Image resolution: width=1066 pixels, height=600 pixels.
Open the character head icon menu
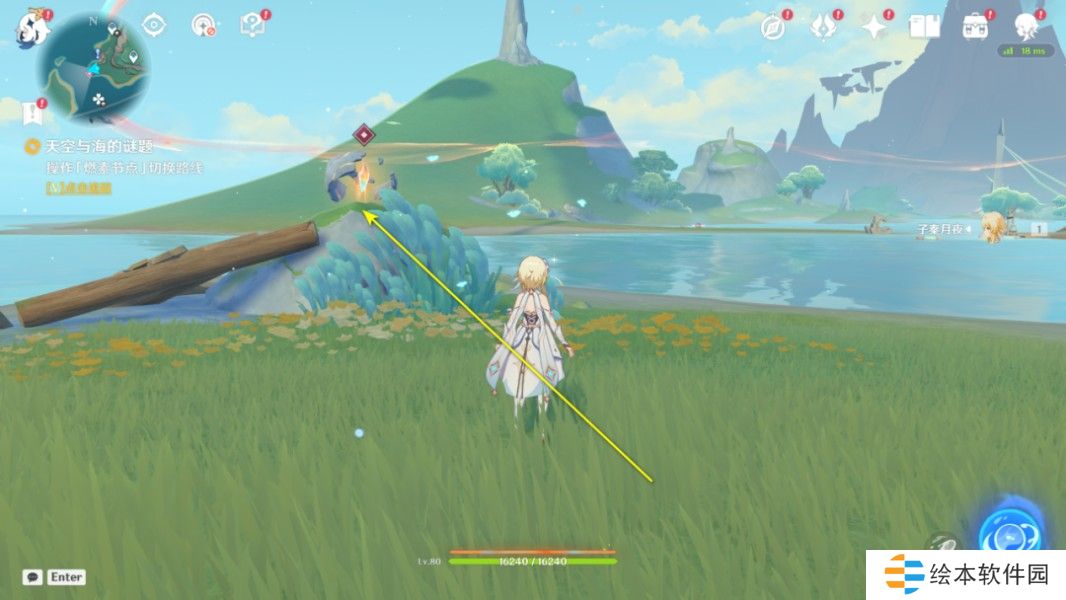[1027, 26]
